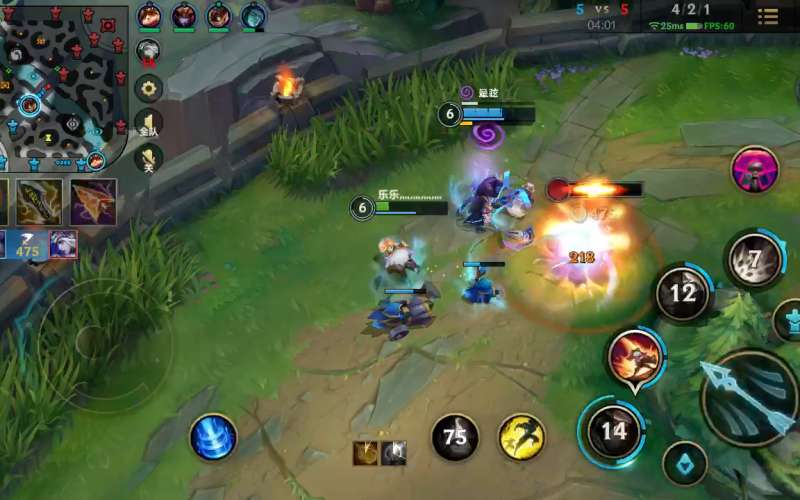
Task: Tap the ability with 14 cooldown
Action: [x=613, y=431]
